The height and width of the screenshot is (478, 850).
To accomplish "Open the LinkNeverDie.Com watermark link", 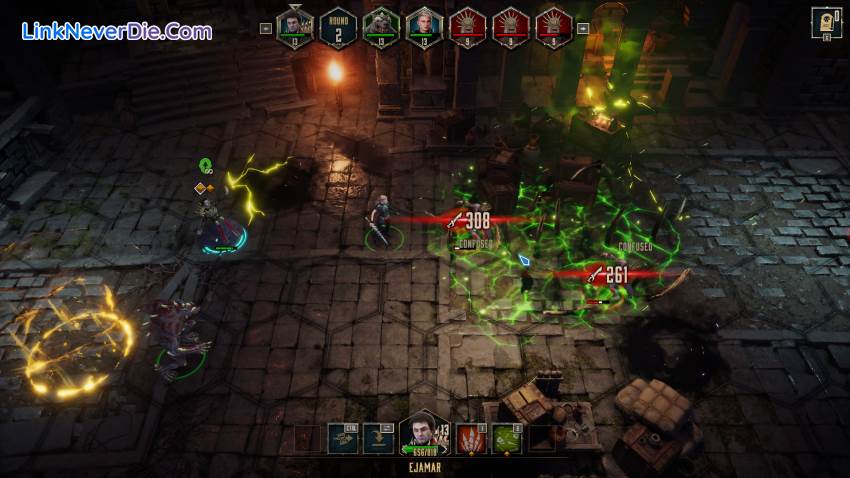I will (117, 31).
